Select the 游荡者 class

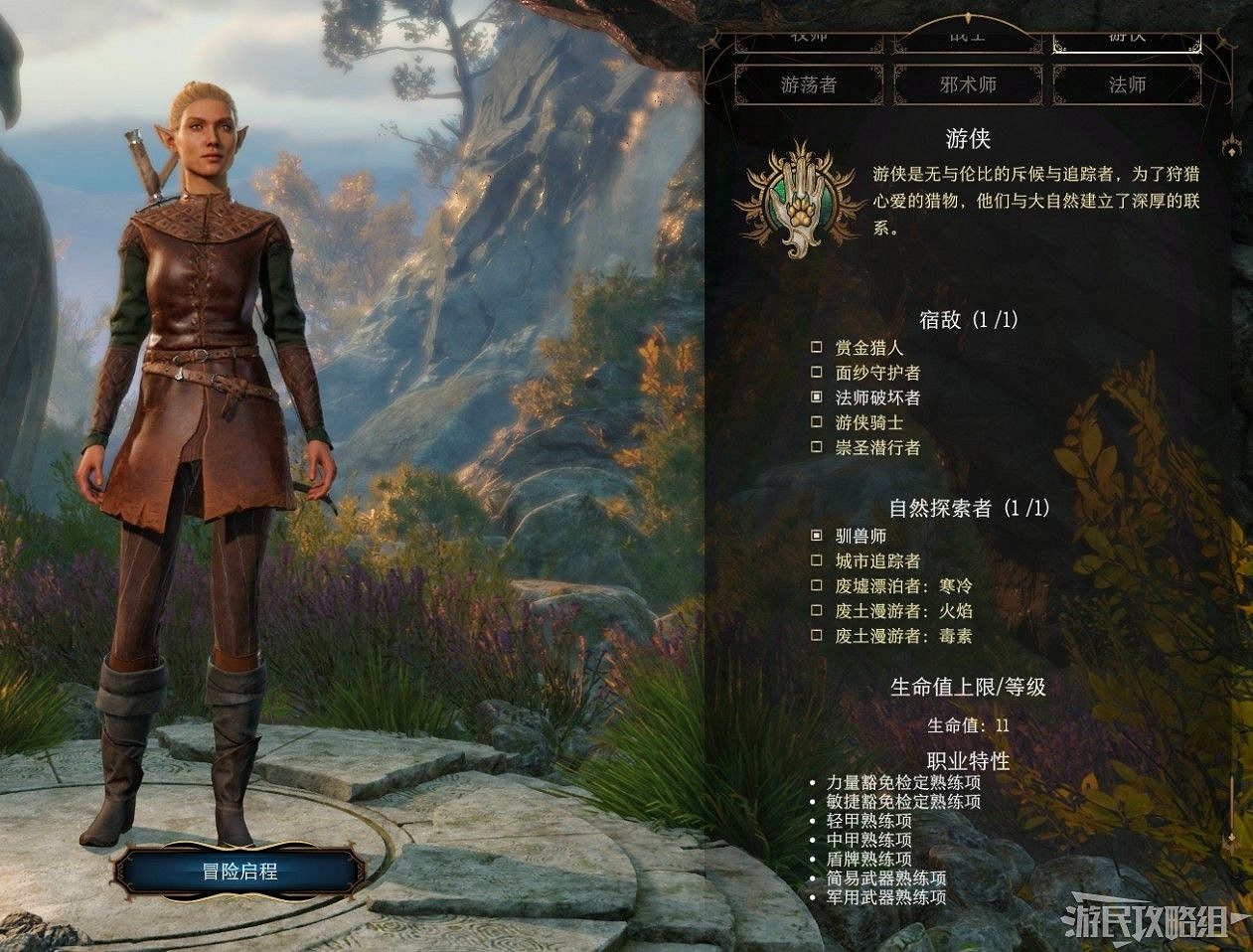pyautogui.click(x=809, y=84)
